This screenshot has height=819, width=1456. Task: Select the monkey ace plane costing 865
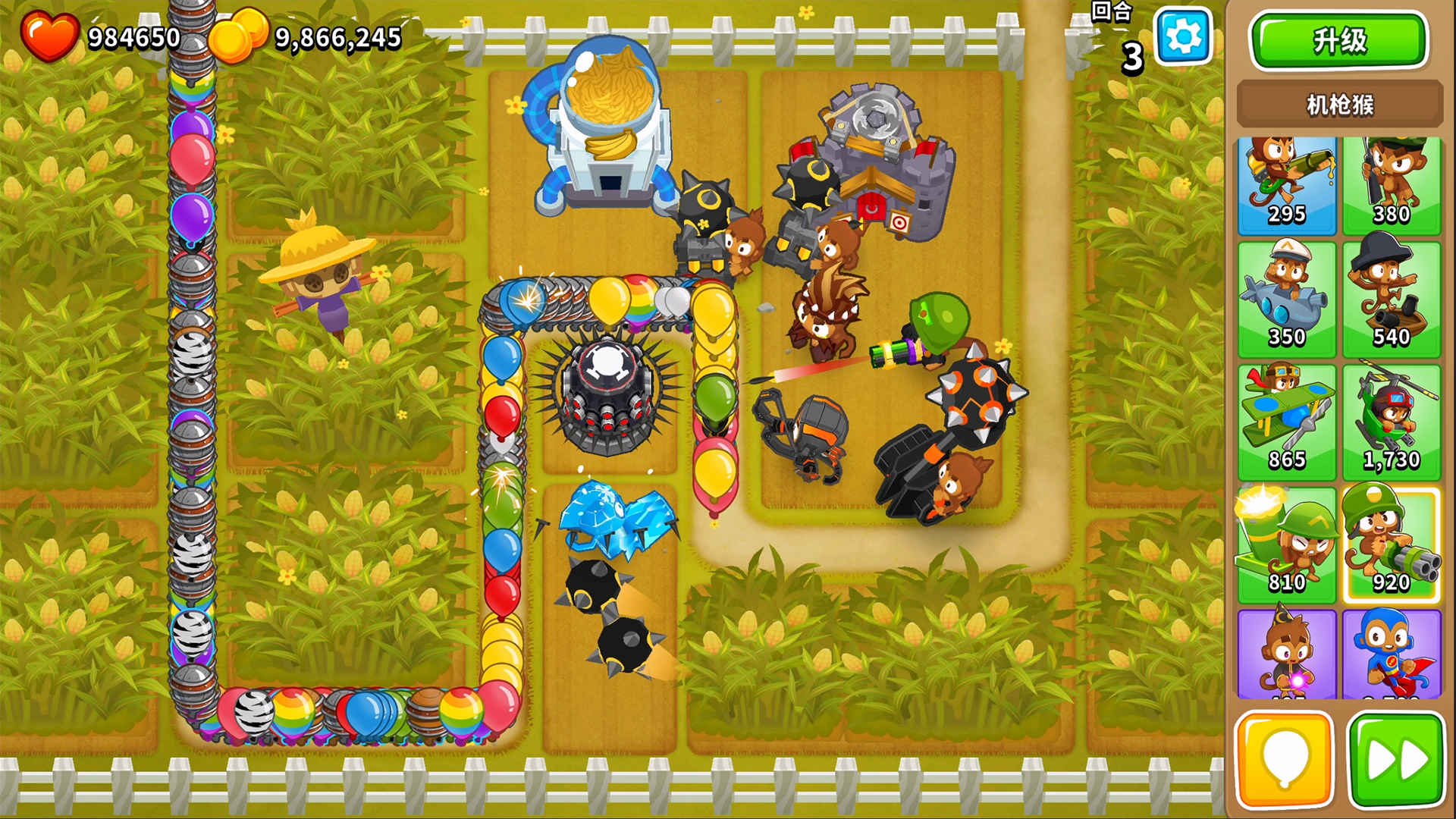[1287, 422]
